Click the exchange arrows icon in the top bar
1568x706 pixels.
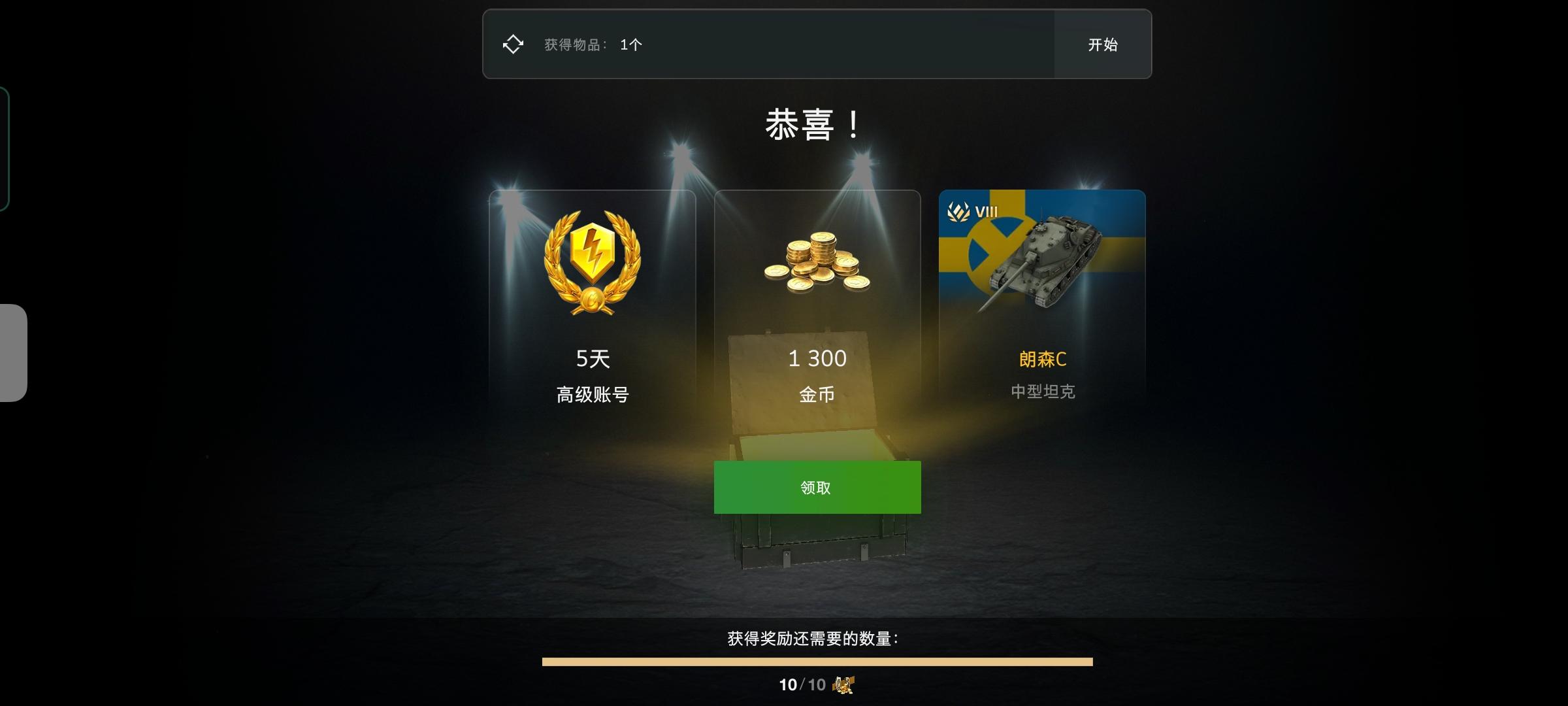pos(514,43)
